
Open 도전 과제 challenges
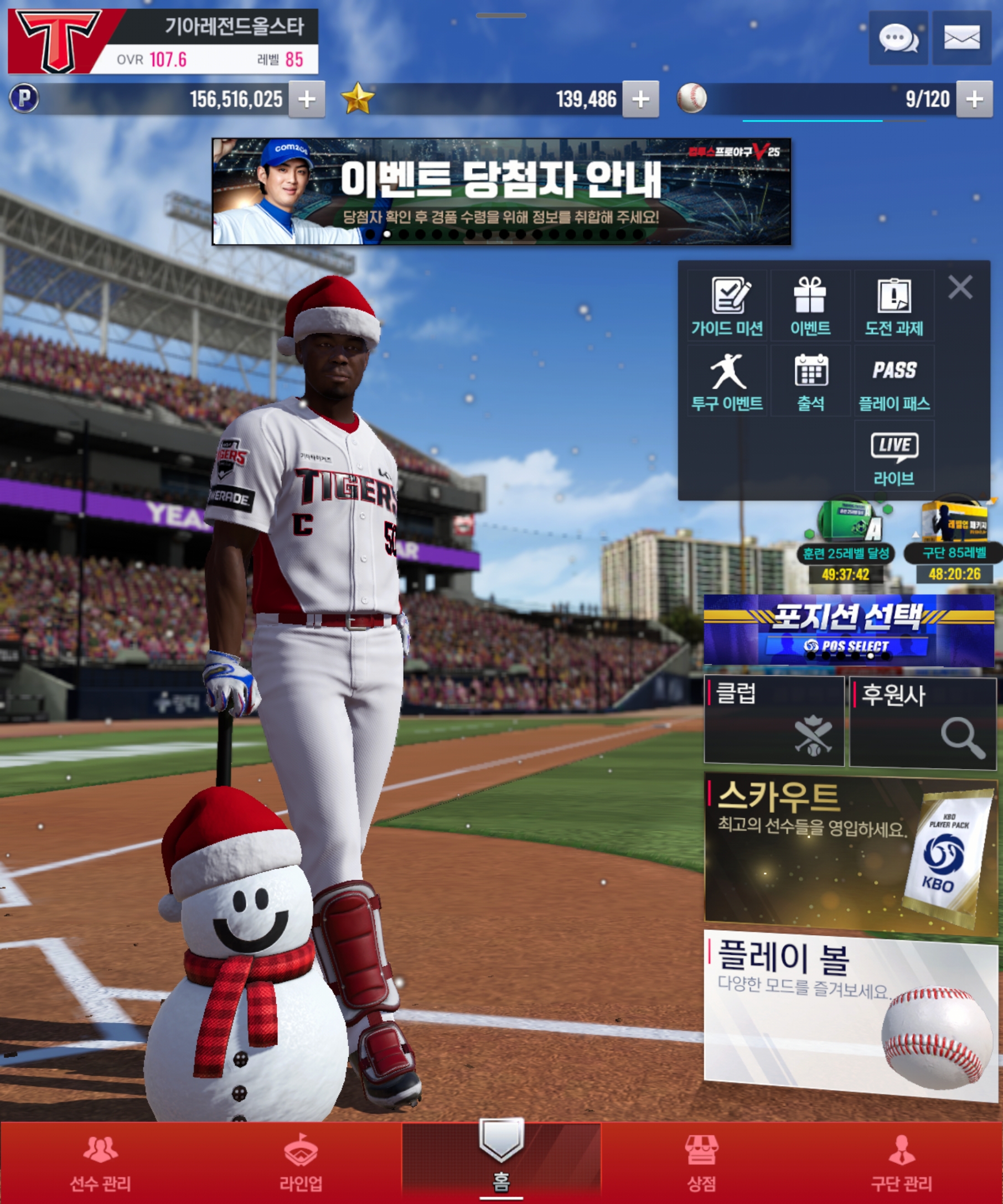(x=893, y=306)
